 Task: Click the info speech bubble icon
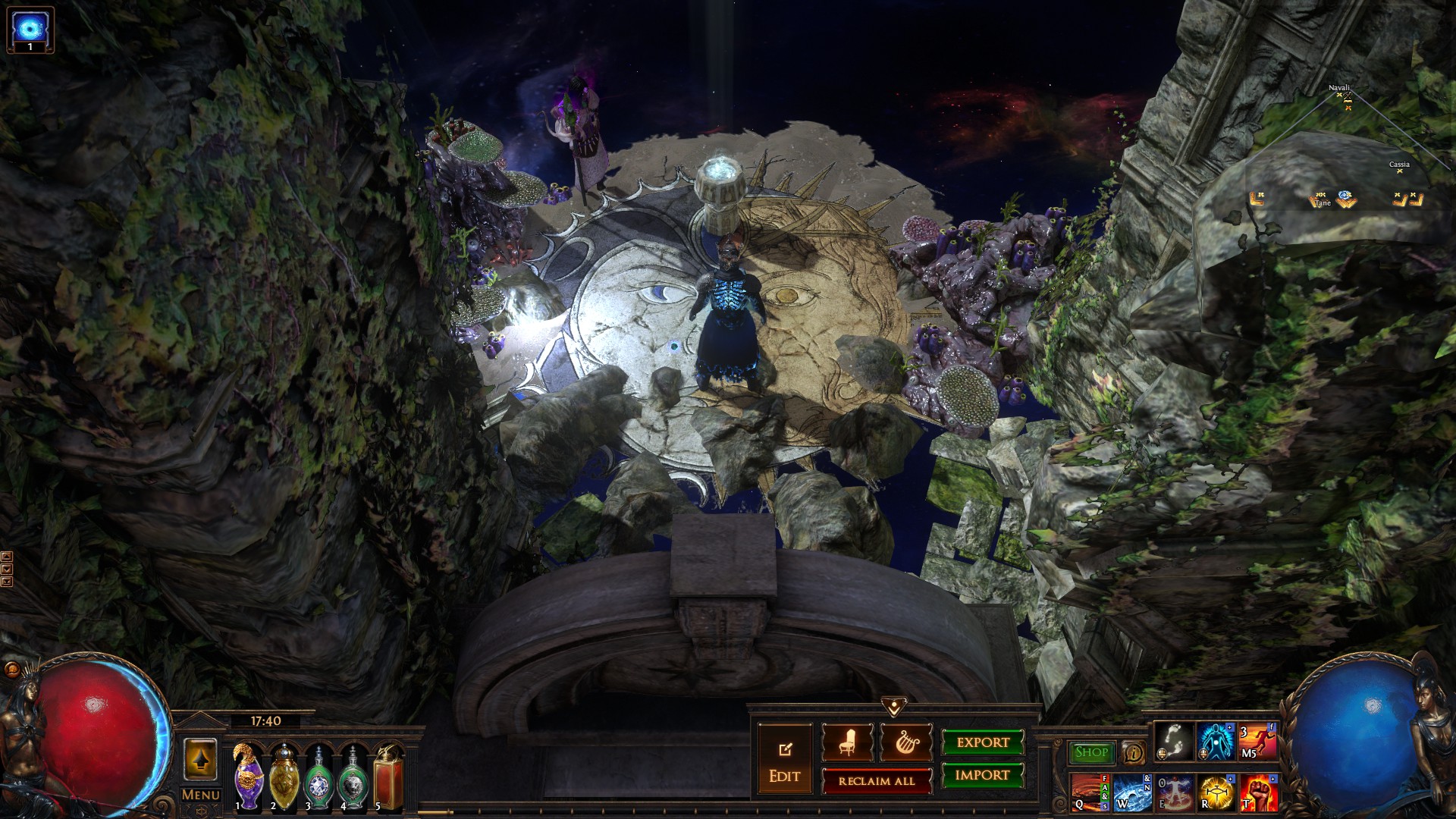(x=1134, y=752)
